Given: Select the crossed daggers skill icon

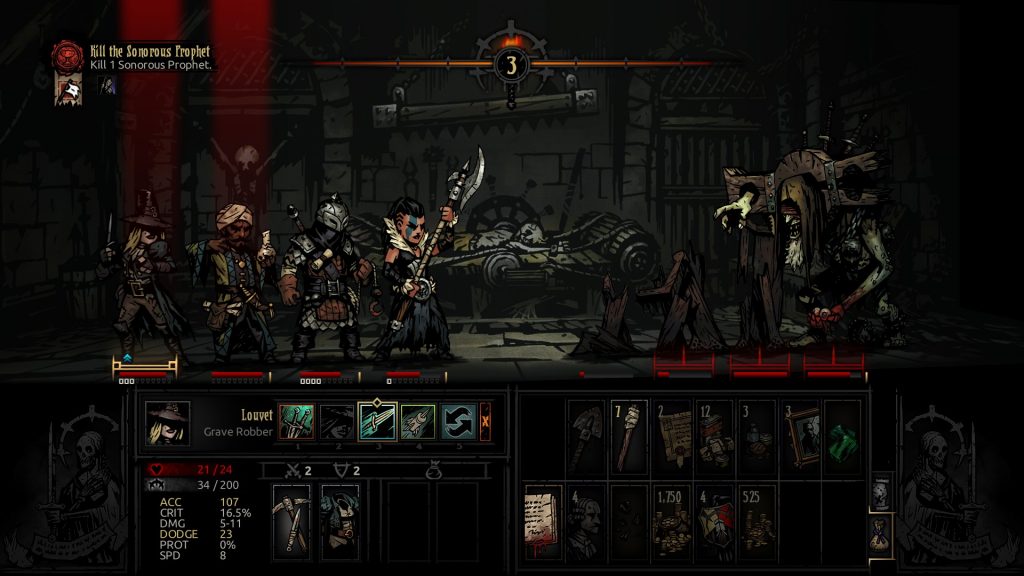Looking at the screenshot, I should pos(297,421).
